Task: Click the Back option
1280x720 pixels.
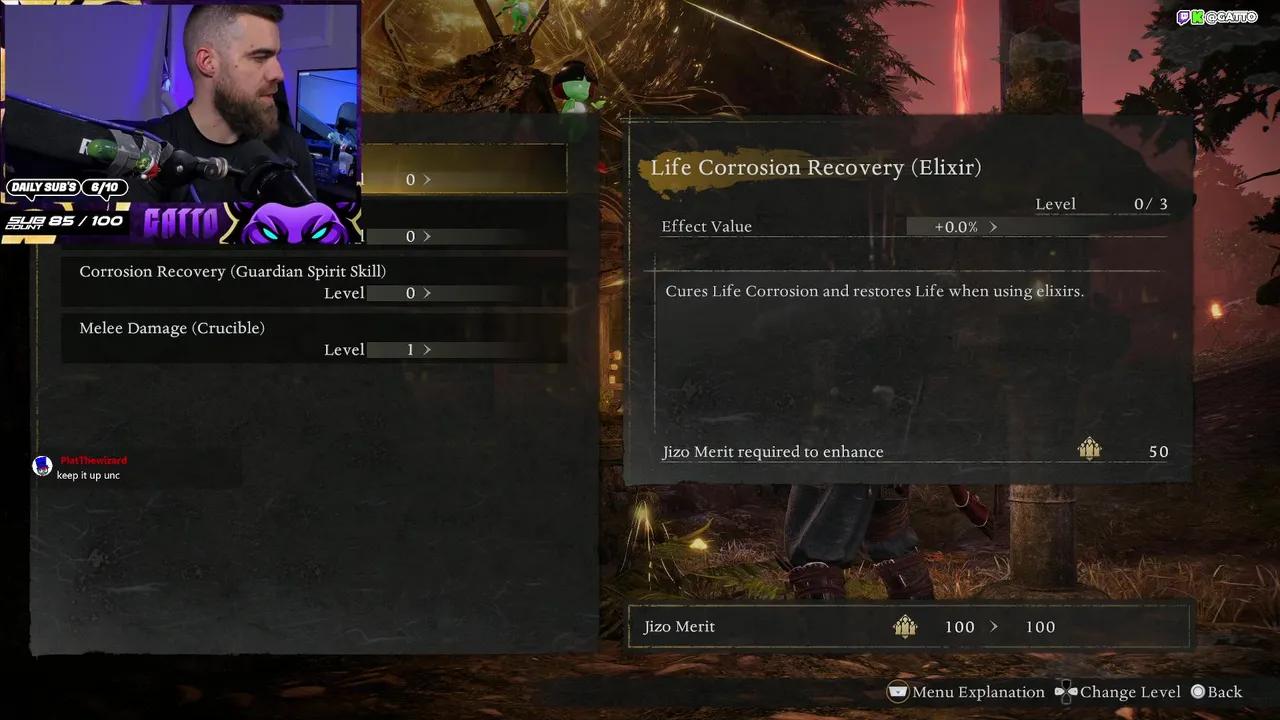Action: click(1216, 692)
